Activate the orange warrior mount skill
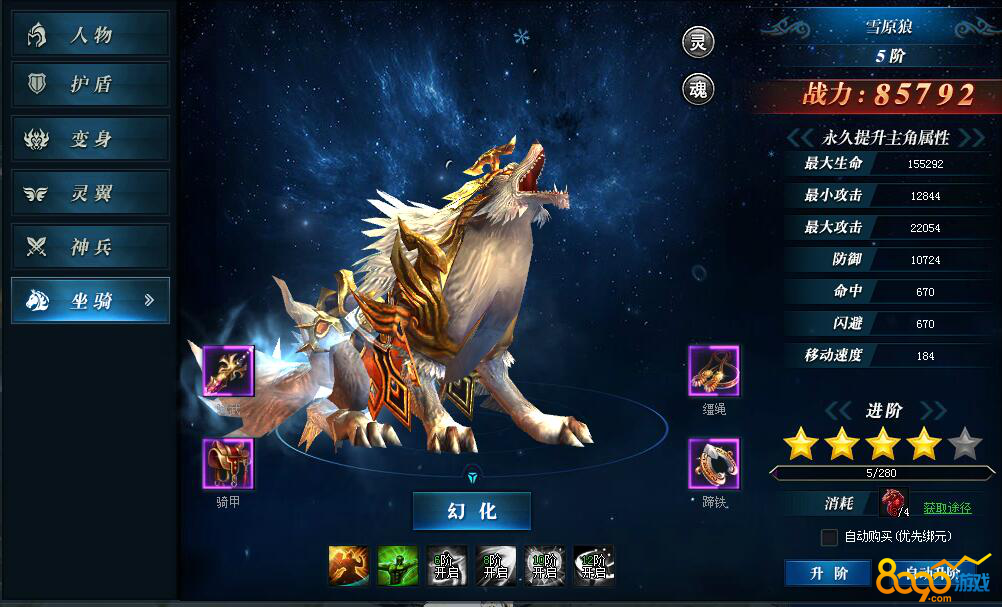This screenshot has height=607, width=1002. point(347,565)
